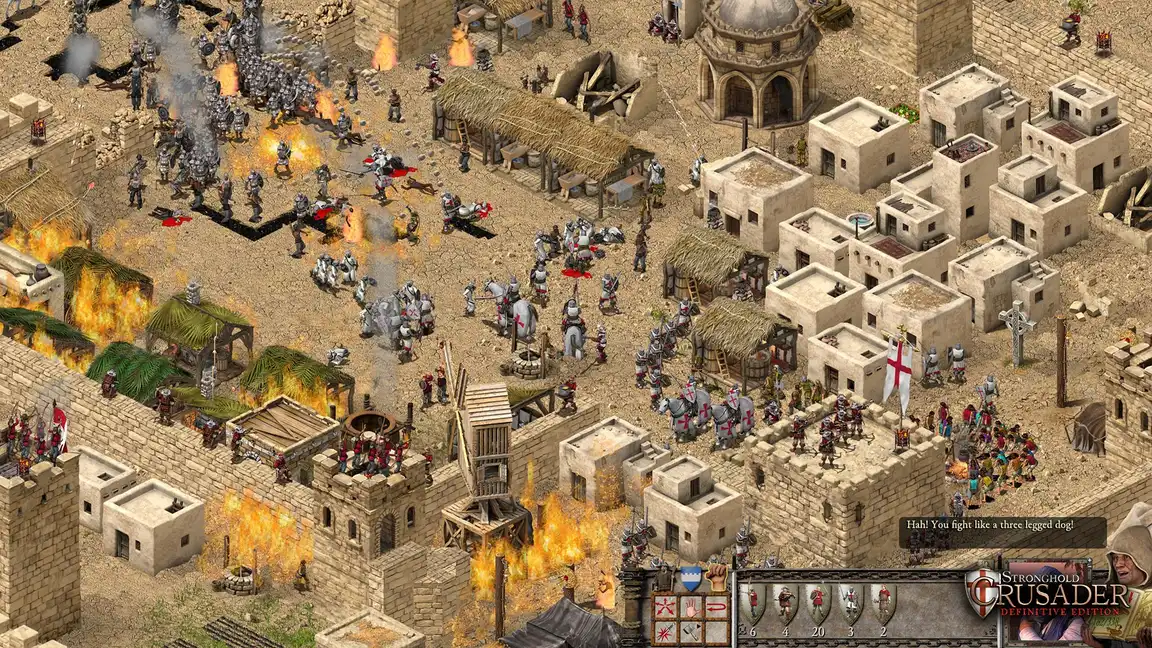This screenshot has width=1152, height=648.
Task: Set the aggressive stance with the fist icon
Action: 715,576
